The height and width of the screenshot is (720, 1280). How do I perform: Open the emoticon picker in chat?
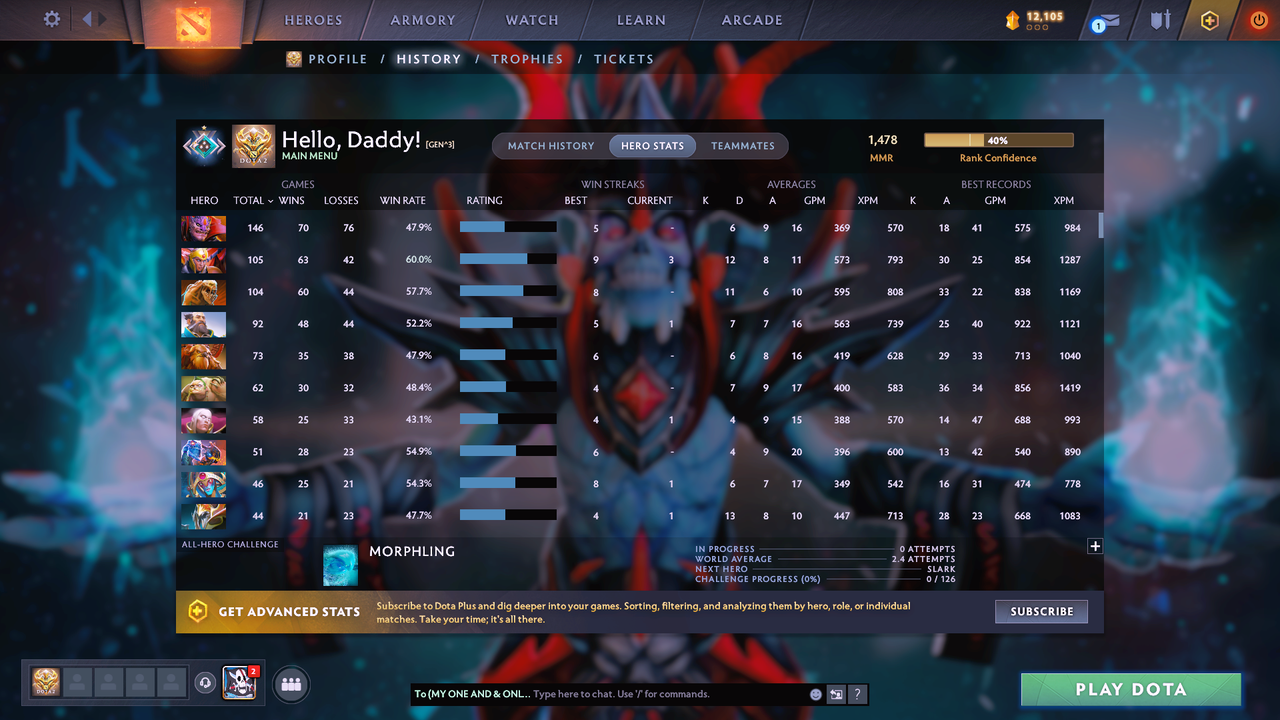coord(814,694)
